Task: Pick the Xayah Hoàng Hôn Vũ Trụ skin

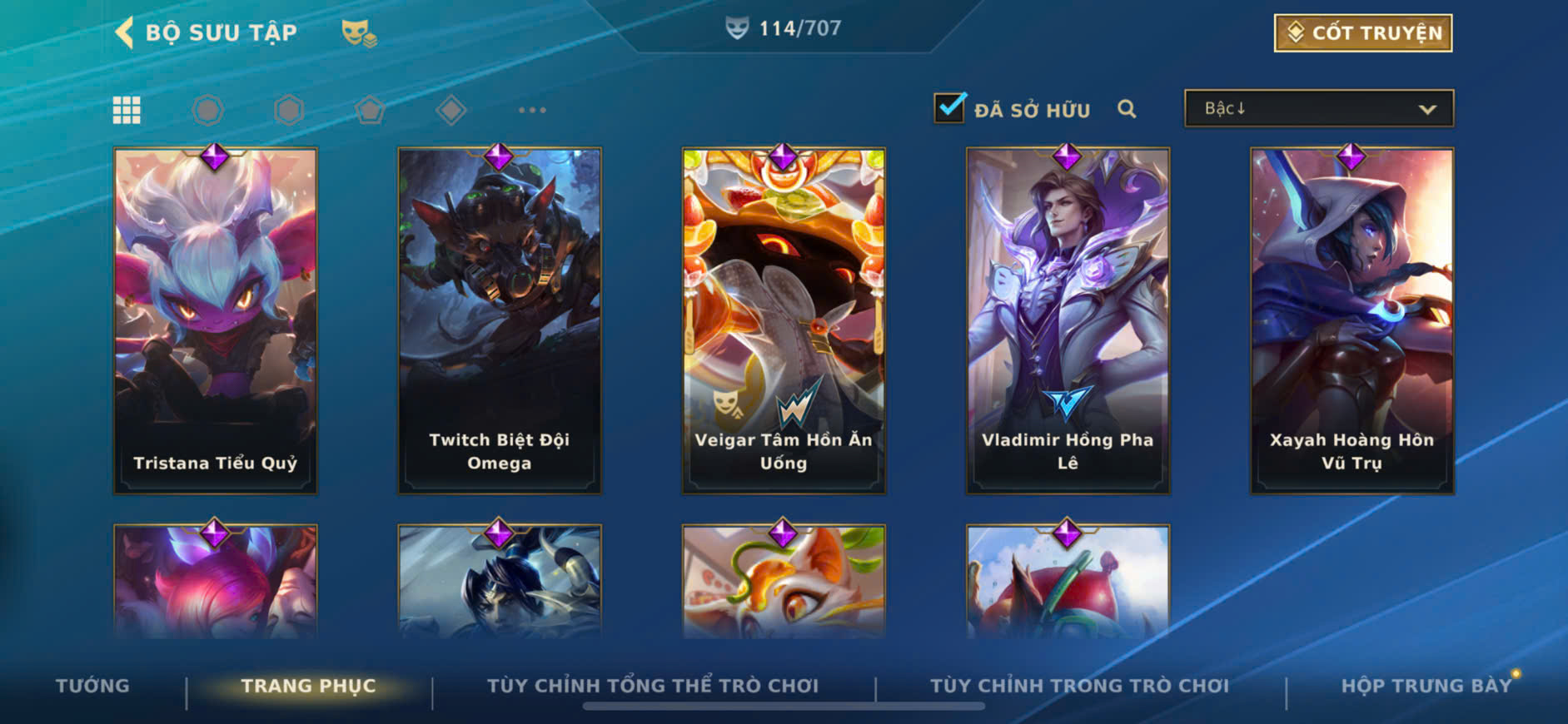Action: click(1351, 320)
